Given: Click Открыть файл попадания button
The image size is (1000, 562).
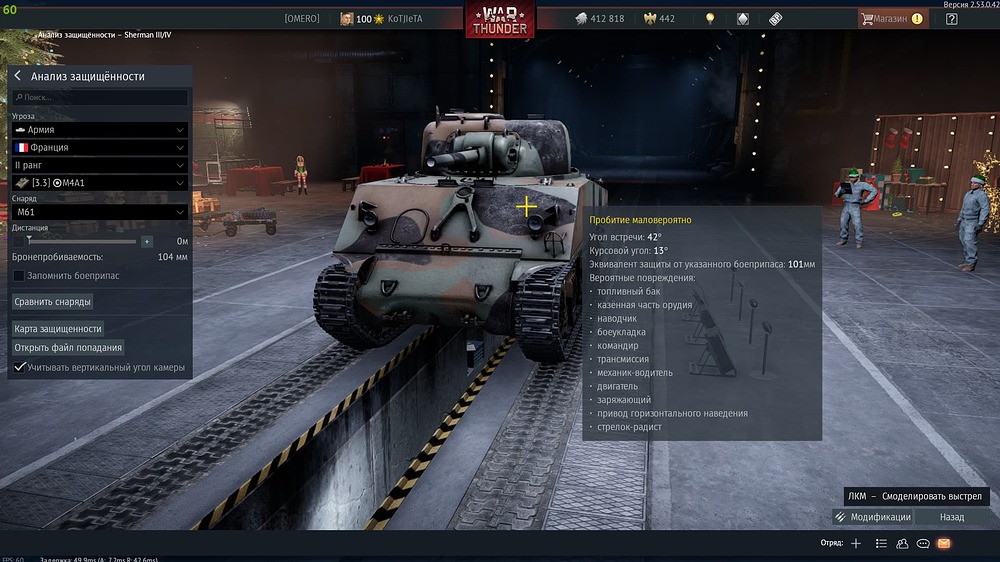Looking at the screenshot, I should 68,347.
